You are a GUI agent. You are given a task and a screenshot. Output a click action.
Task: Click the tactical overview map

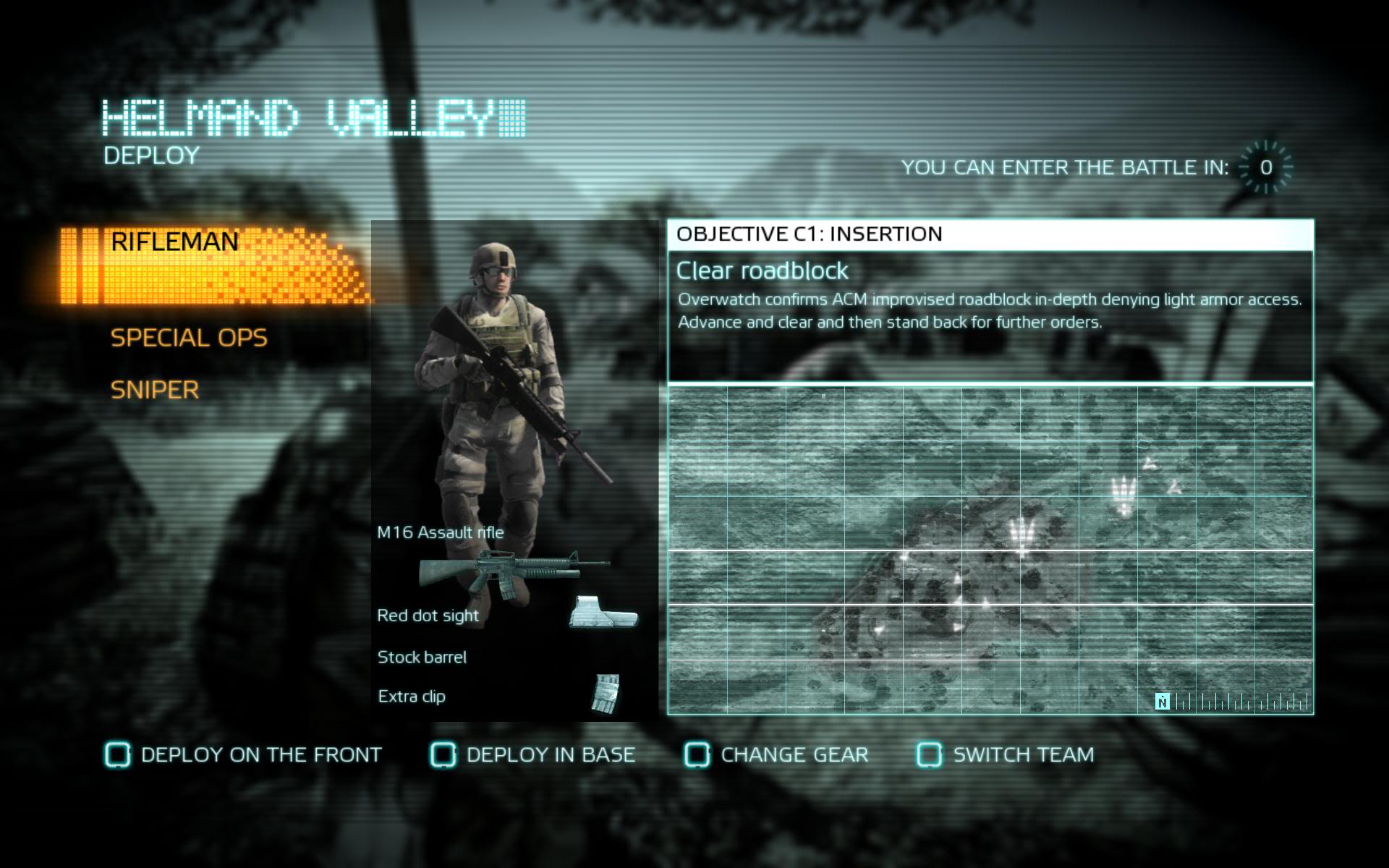coord(990,550)
